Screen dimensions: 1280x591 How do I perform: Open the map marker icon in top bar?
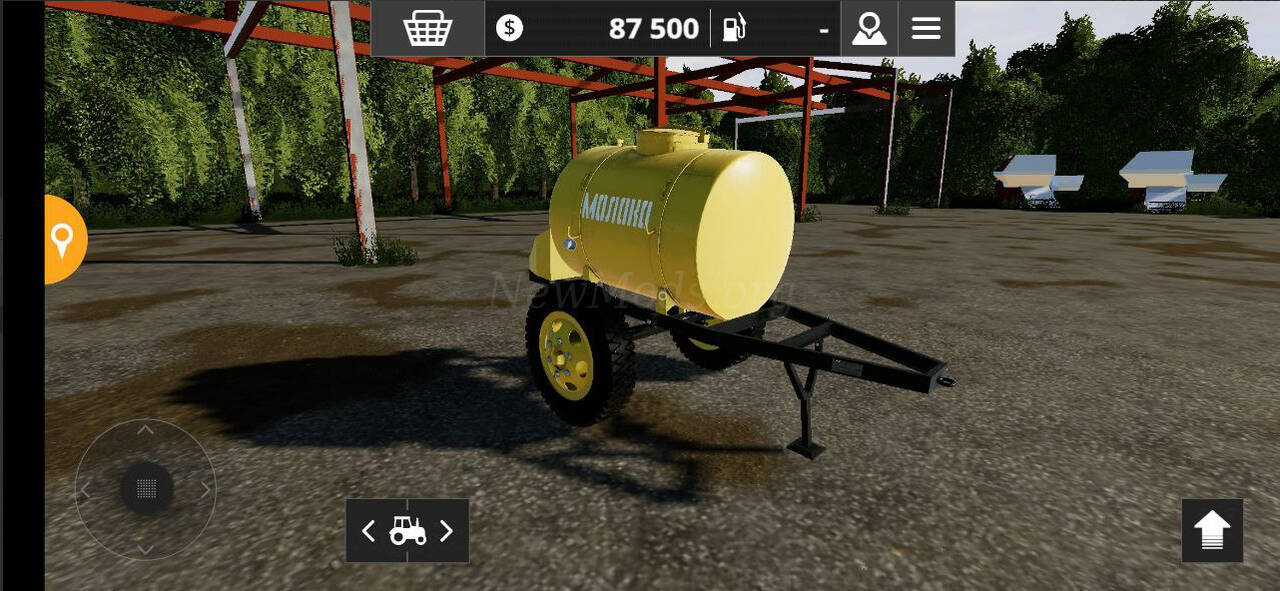(869, 28)
